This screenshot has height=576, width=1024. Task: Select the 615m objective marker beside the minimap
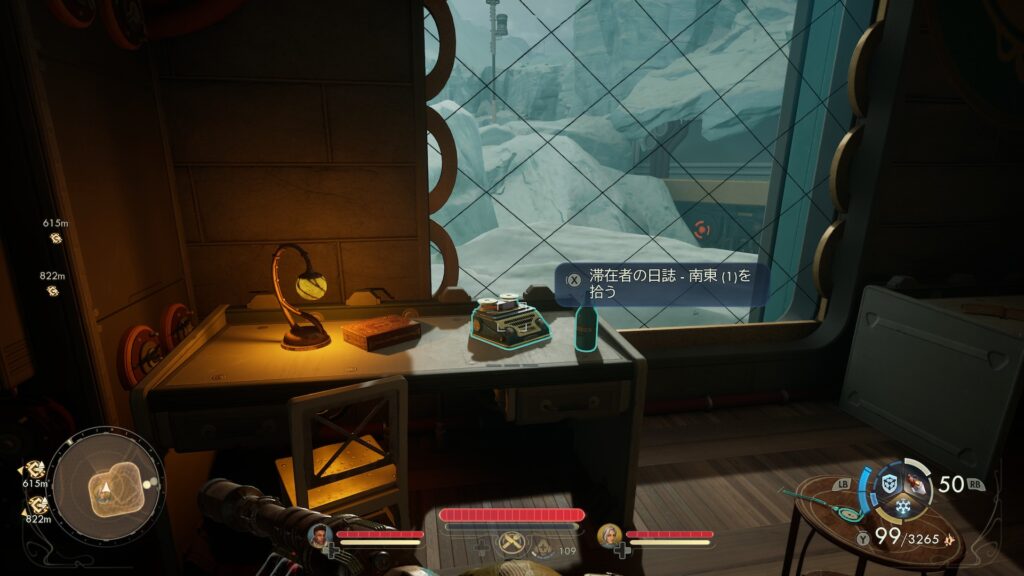click(35, 468)
